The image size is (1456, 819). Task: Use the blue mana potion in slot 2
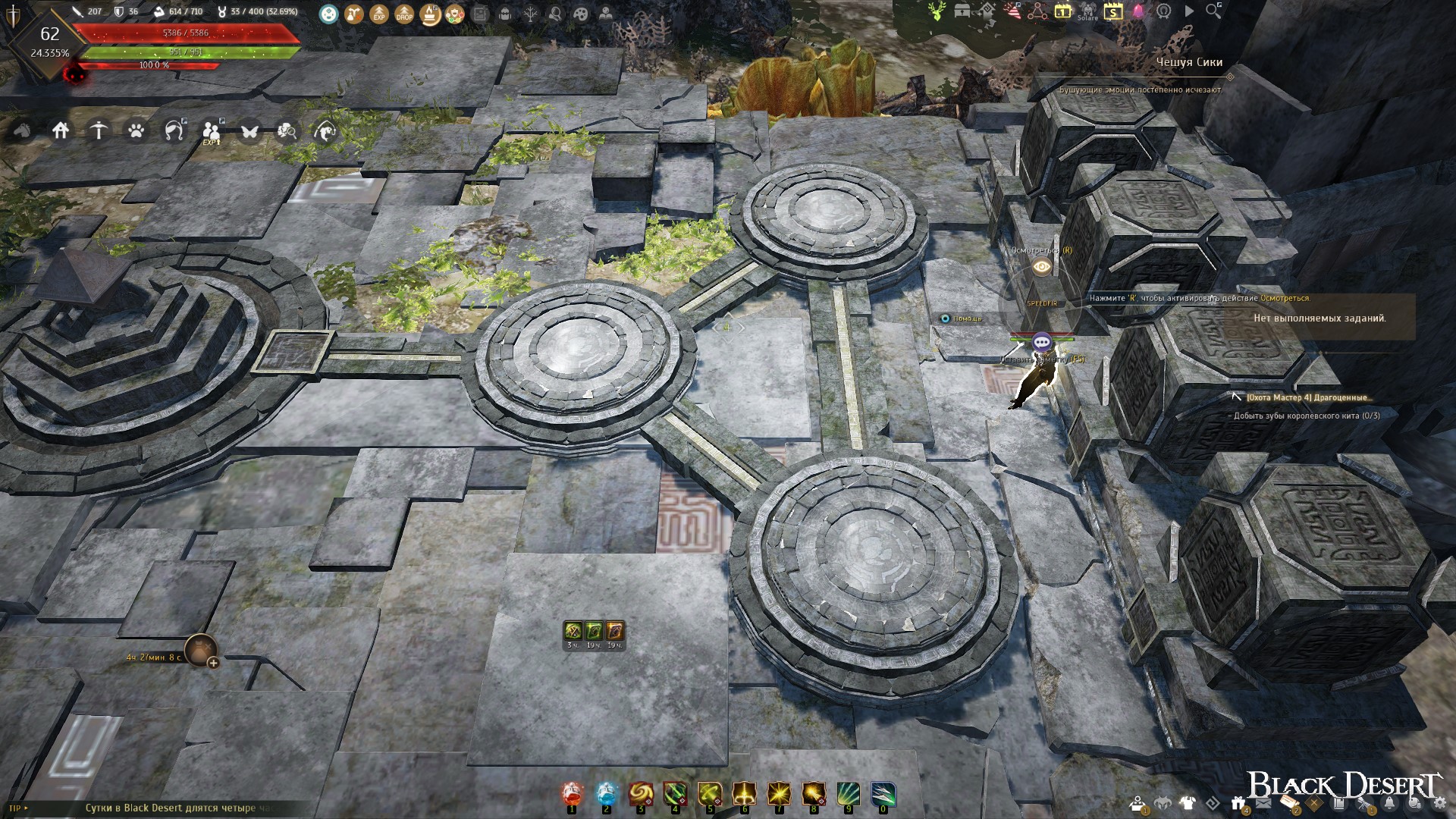pyautogui.click(x=607, y=794)
